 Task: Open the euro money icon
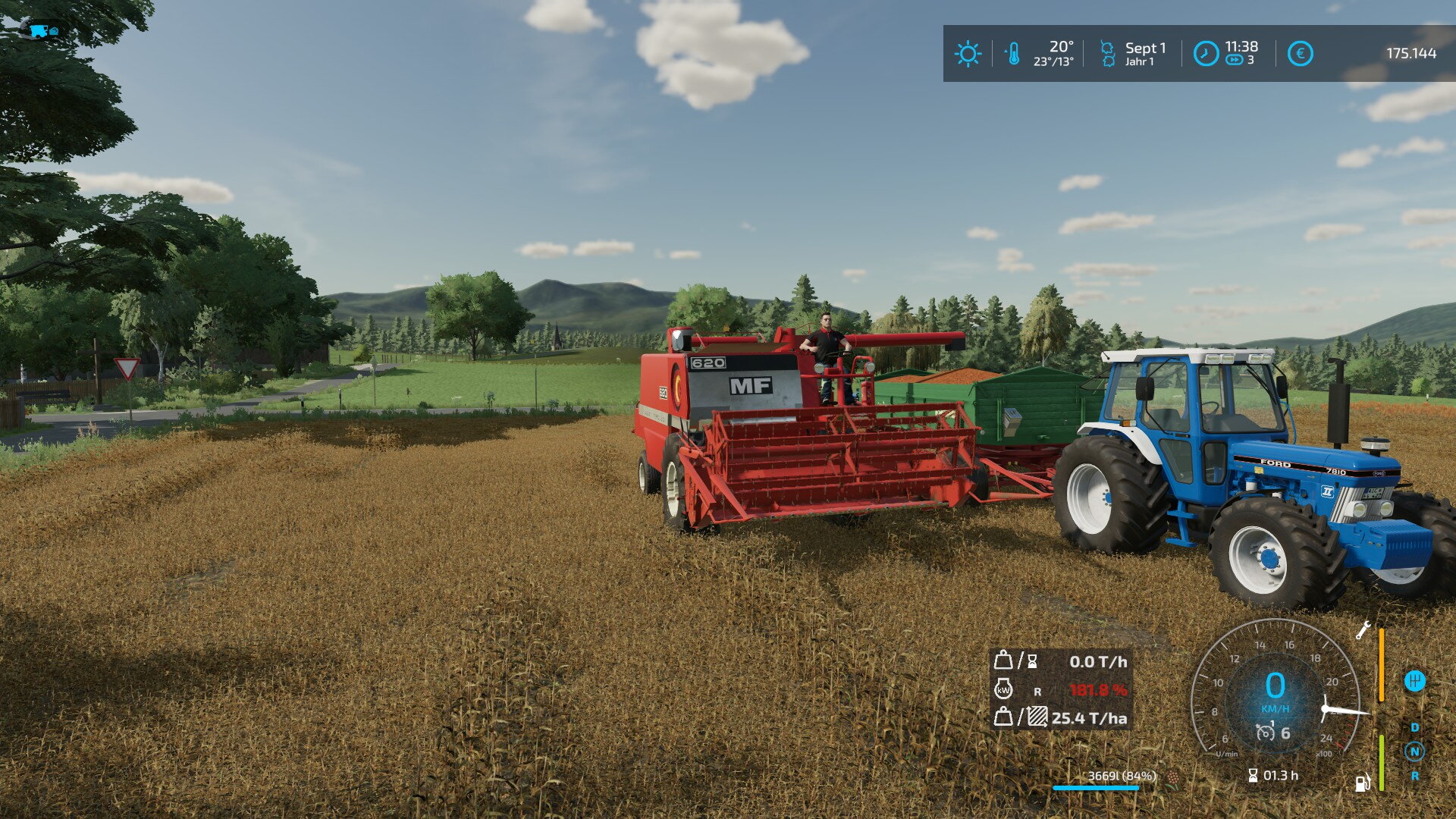(1300, 54)
